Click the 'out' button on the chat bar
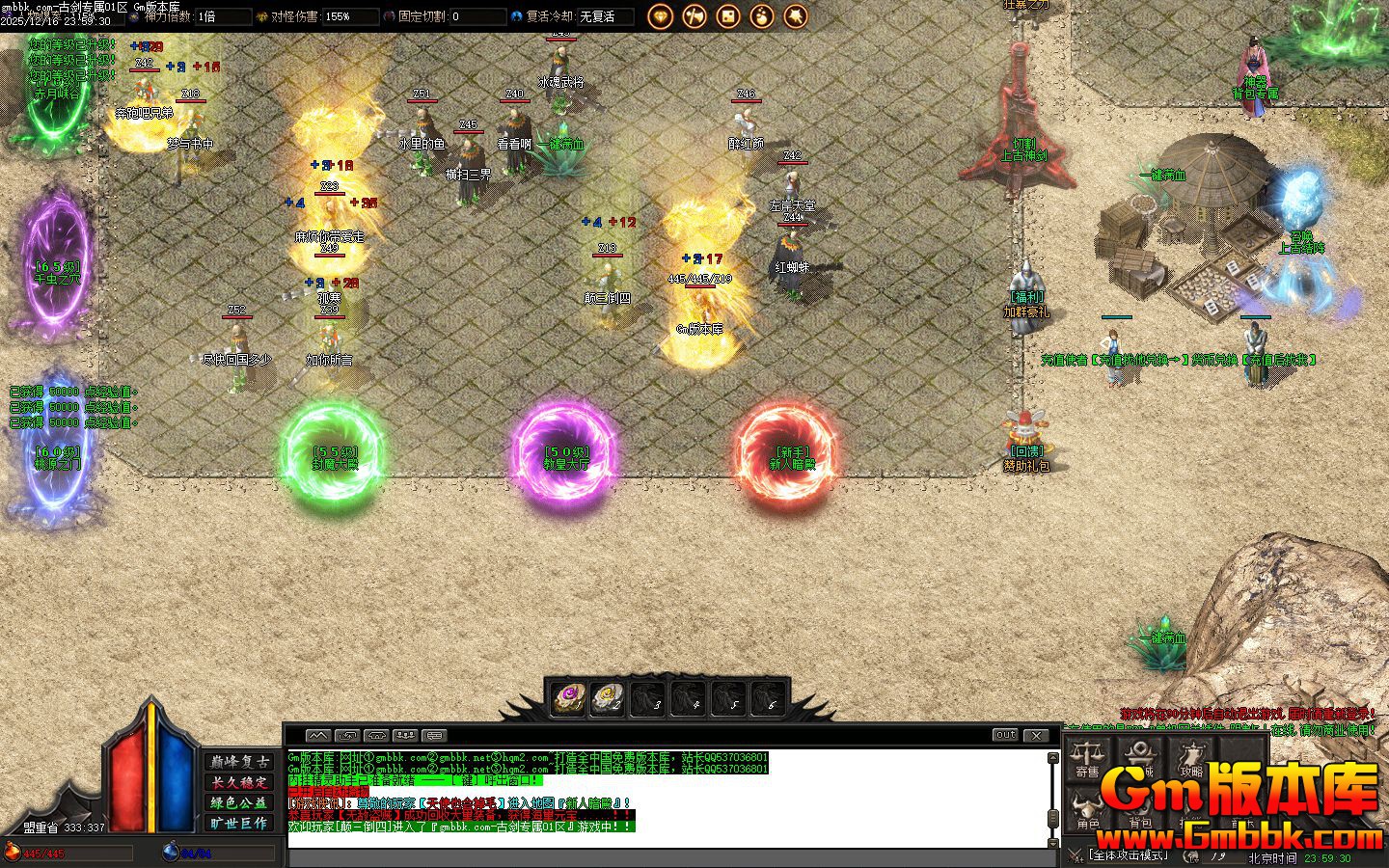Screen dimensions: 1389x868 click(x=1005, y=735)
